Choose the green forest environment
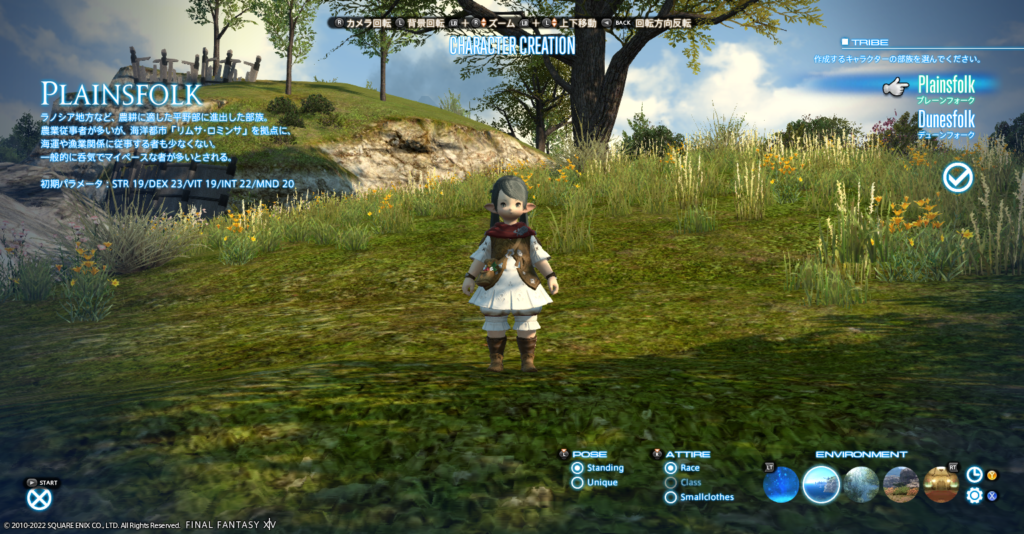The width and height of the screenshot is (1024, 534). 861,485
